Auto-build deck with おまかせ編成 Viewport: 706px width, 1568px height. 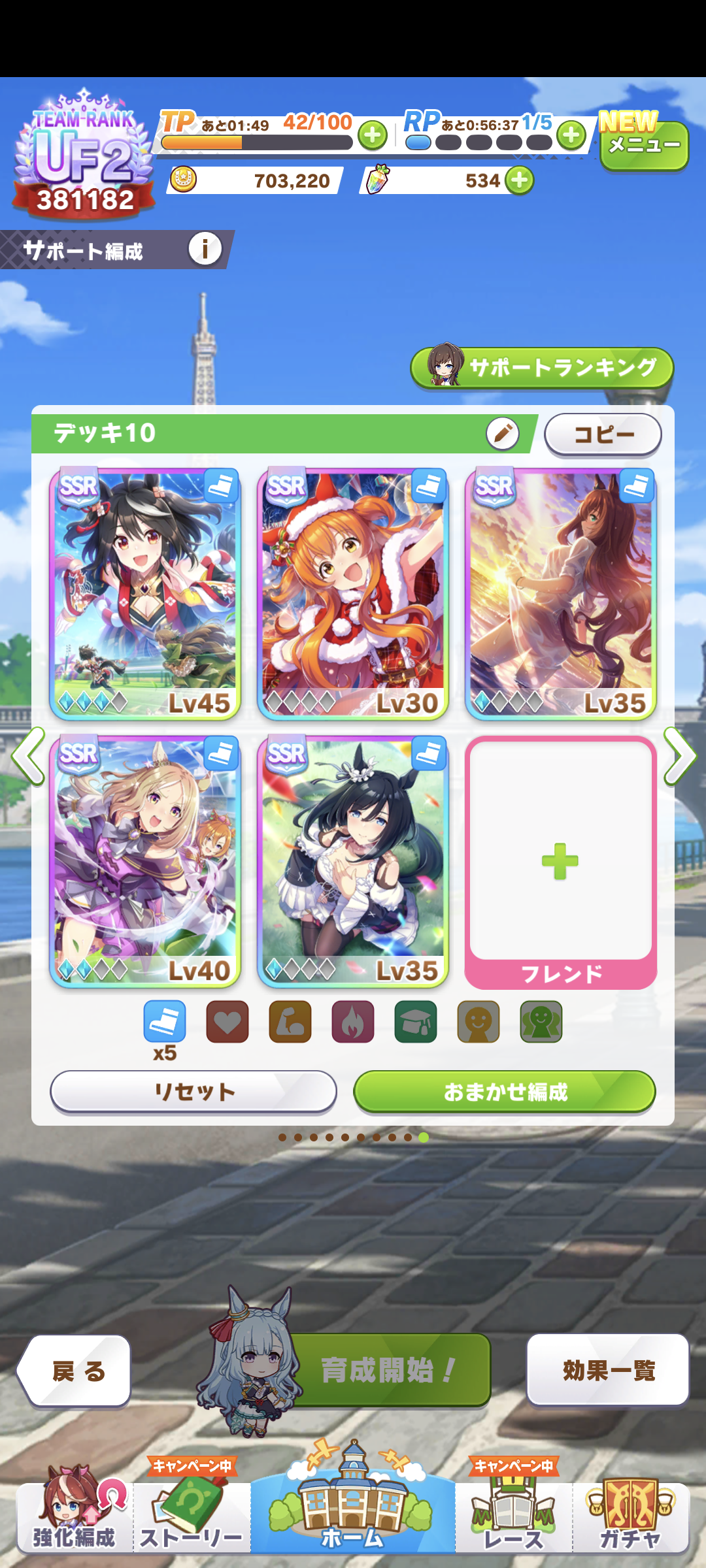(x=504, y=1091)
